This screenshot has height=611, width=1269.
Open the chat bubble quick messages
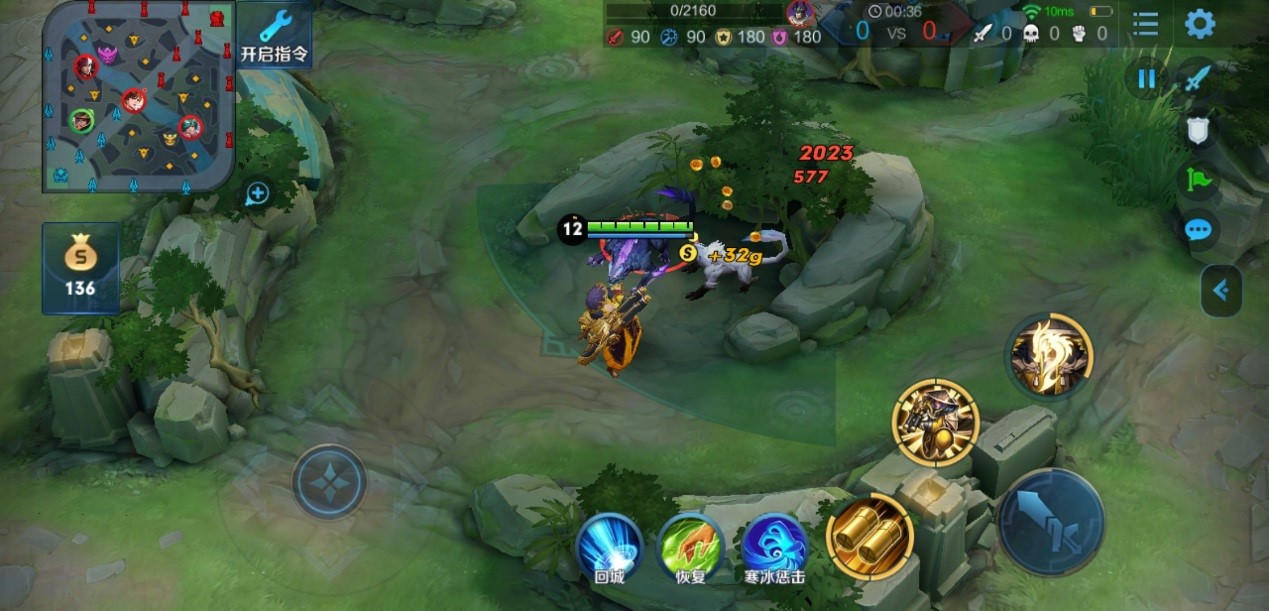pos(1197,231)
